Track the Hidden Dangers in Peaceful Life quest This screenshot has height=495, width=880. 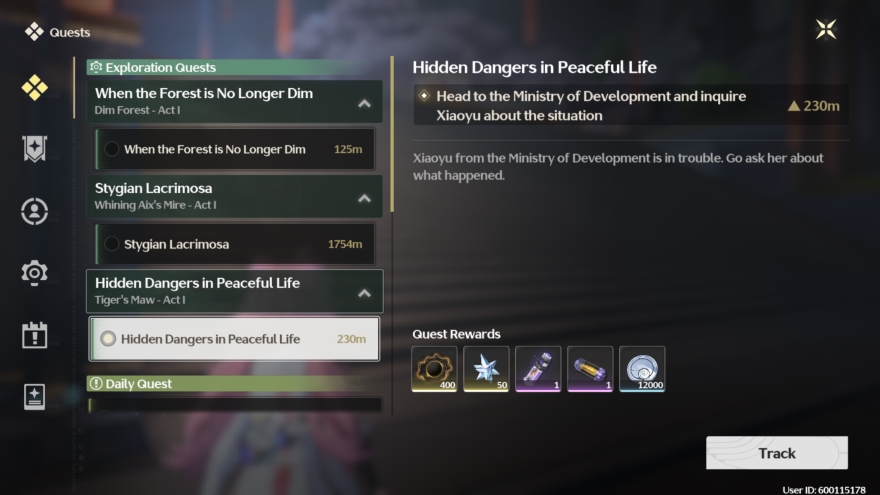(776, 453)
